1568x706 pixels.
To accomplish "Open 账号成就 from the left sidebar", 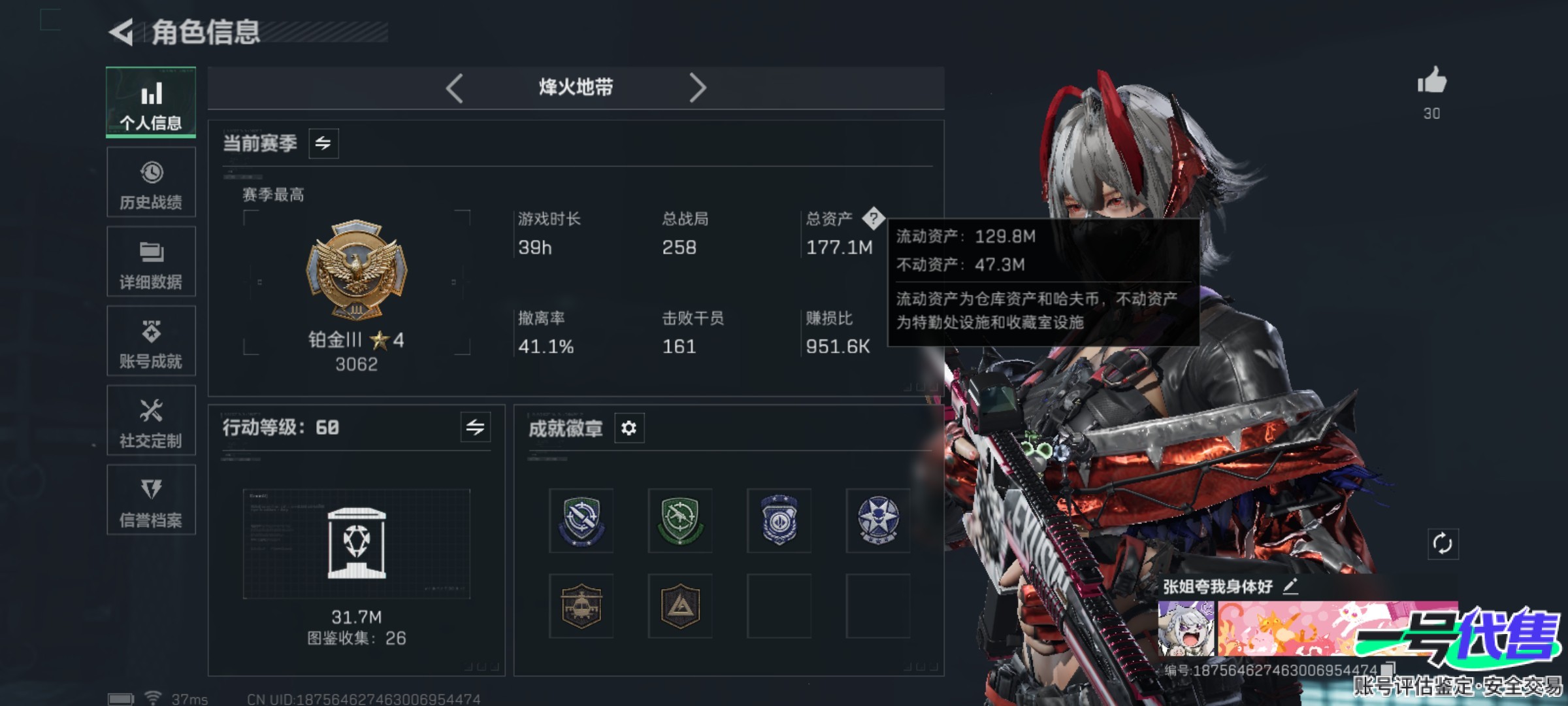I will pyautogui.click(x=151, y=341).
